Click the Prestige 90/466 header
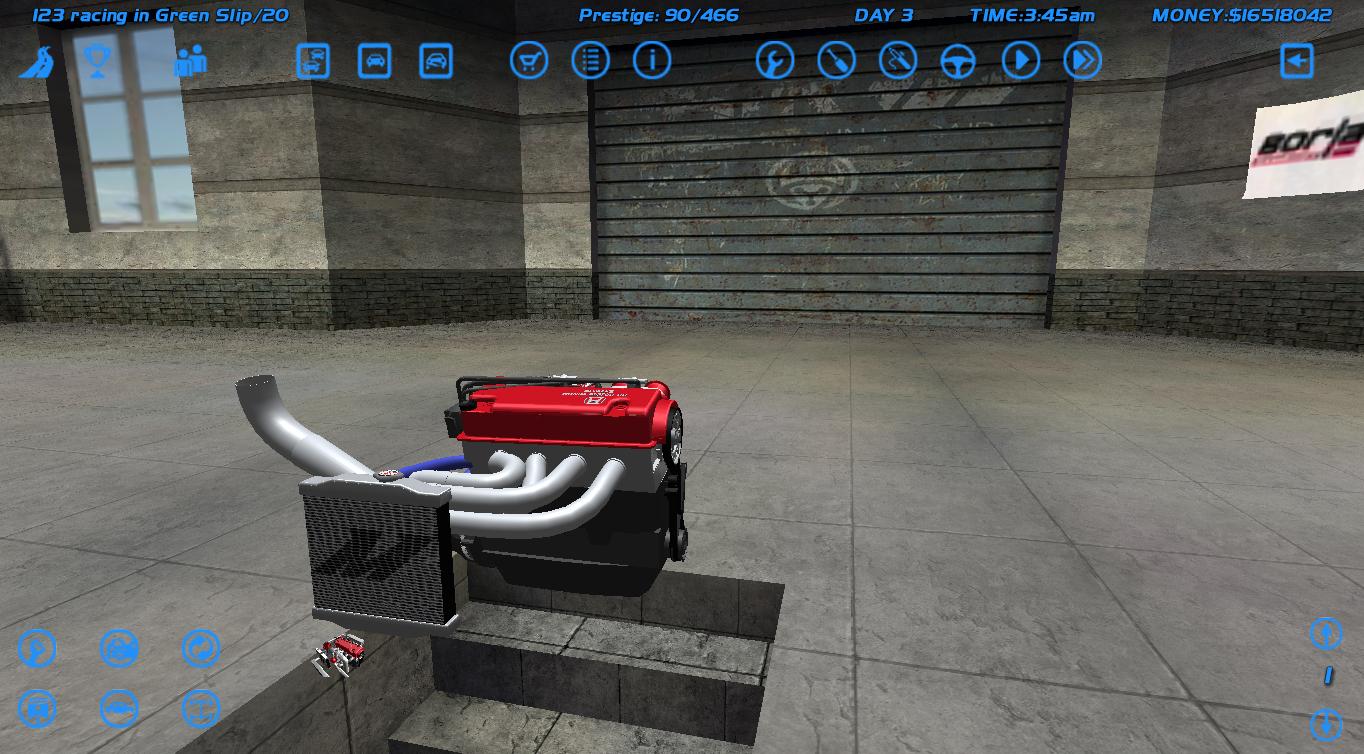This screenshot has width=1364, height=754. pyautogui.click(x=660, y=15)
